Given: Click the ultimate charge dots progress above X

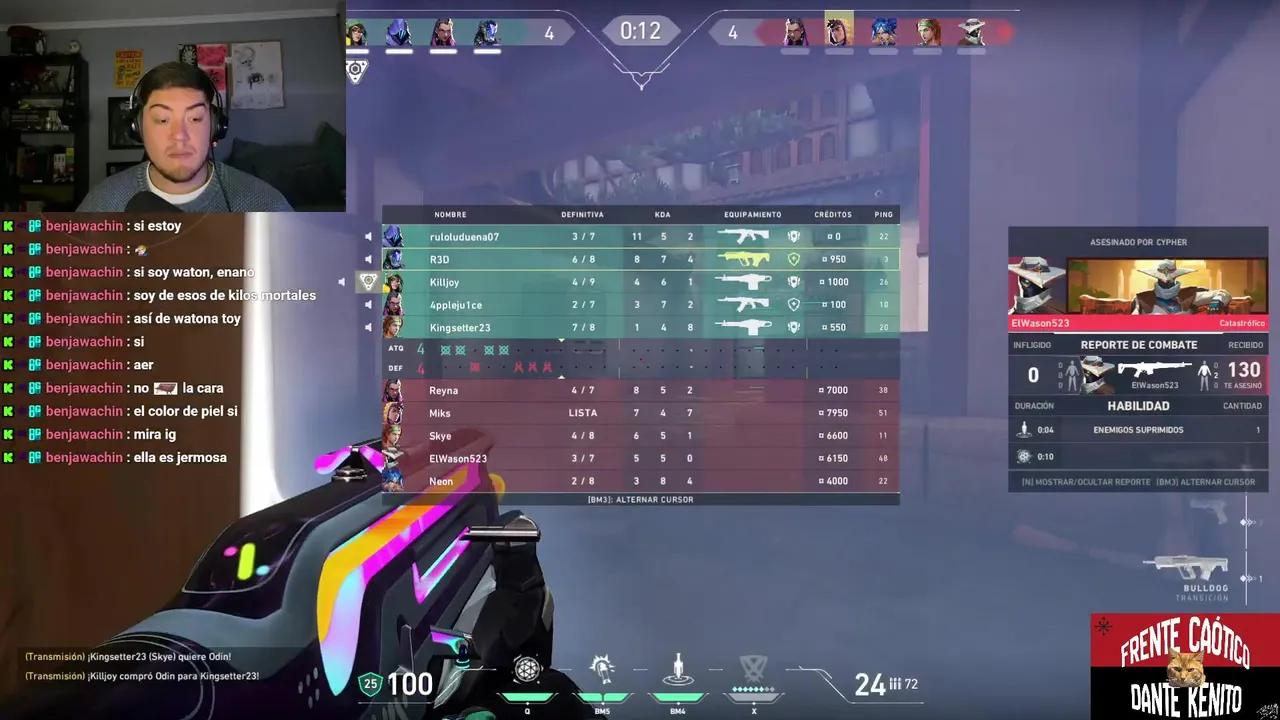Looking at the screenshot, I should 753,687.
